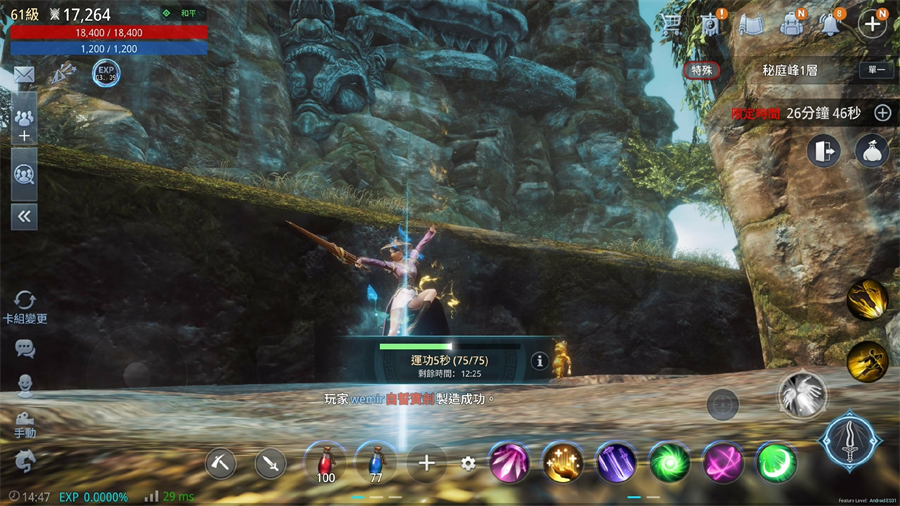Expand the limited time plus button
The width and height of the screenshot is (900, 506).
(x=882, y=113)
